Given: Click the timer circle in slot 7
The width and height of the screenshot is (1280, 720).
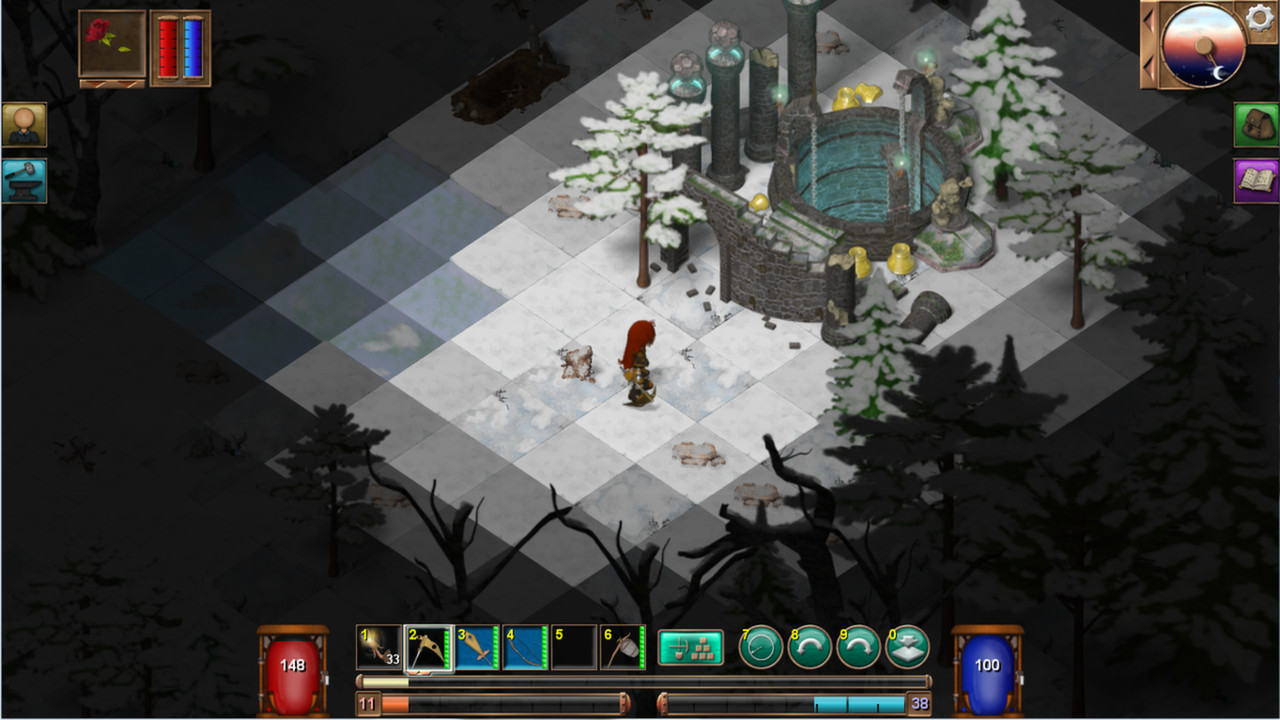Looking at the screenshot, I should coord(760,647).
